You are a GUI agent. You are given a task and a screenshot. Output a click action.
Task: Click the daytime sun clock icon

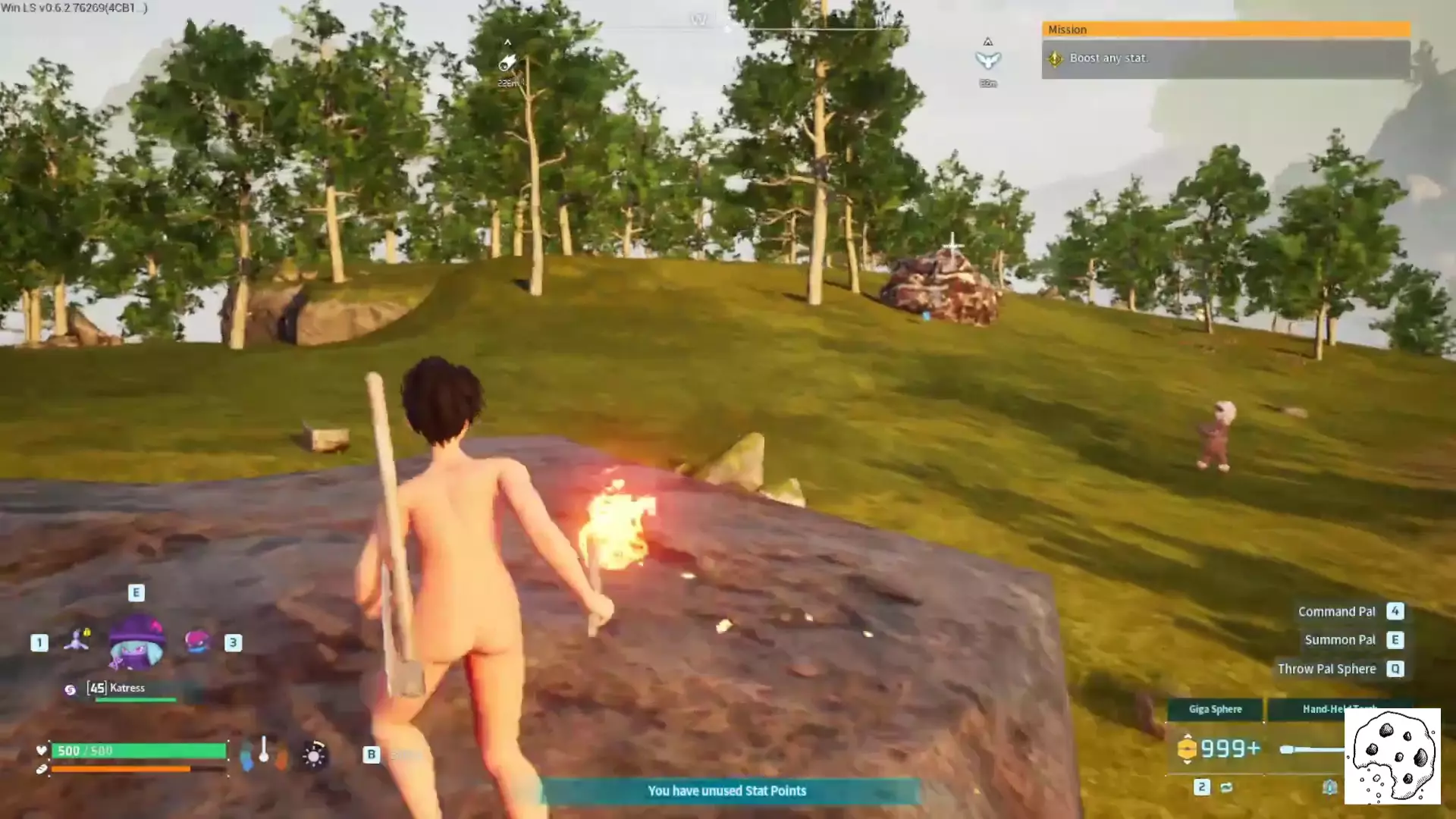coord(314,755)
